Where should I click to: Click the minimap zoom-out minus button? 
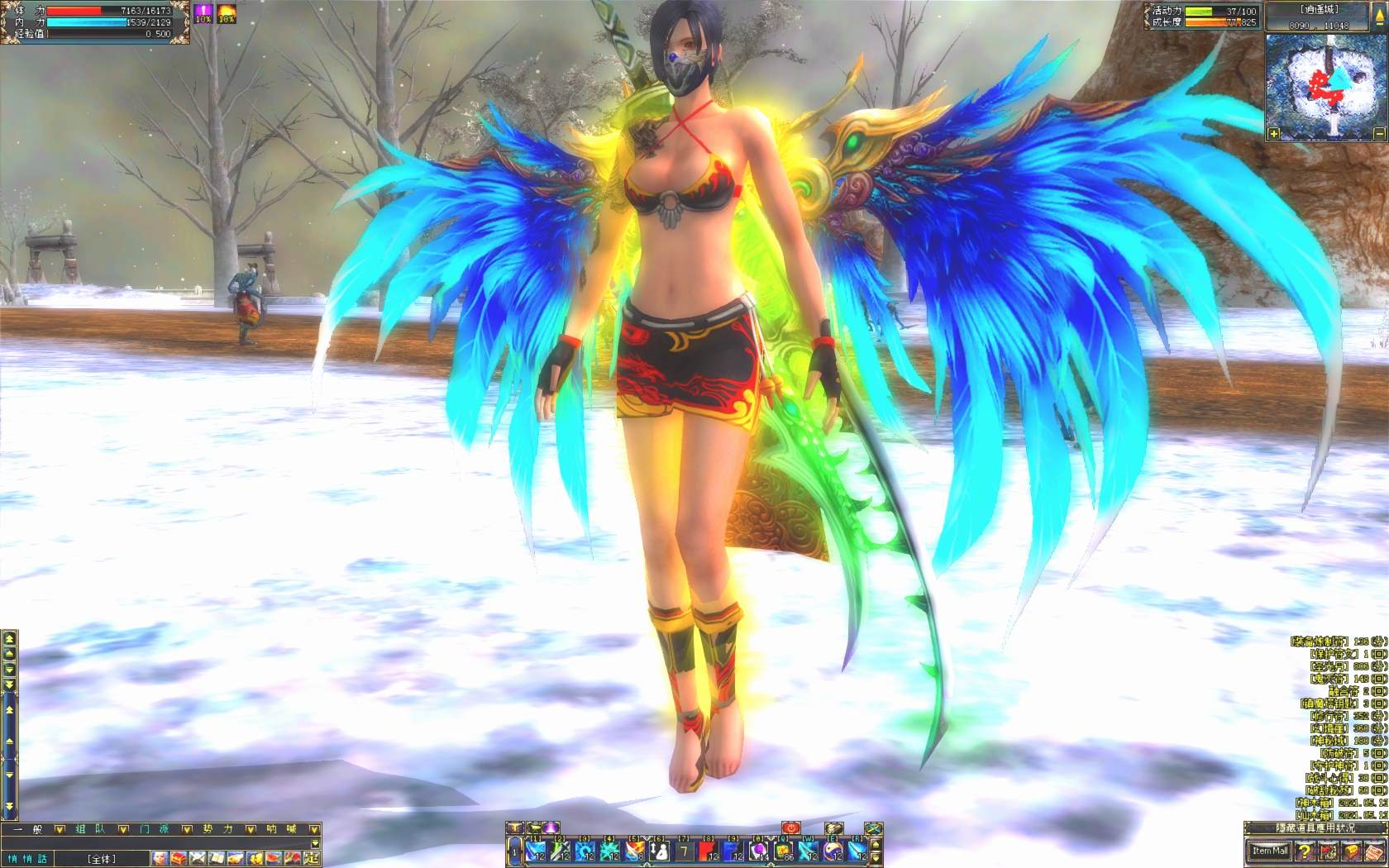coord(1379,133)
